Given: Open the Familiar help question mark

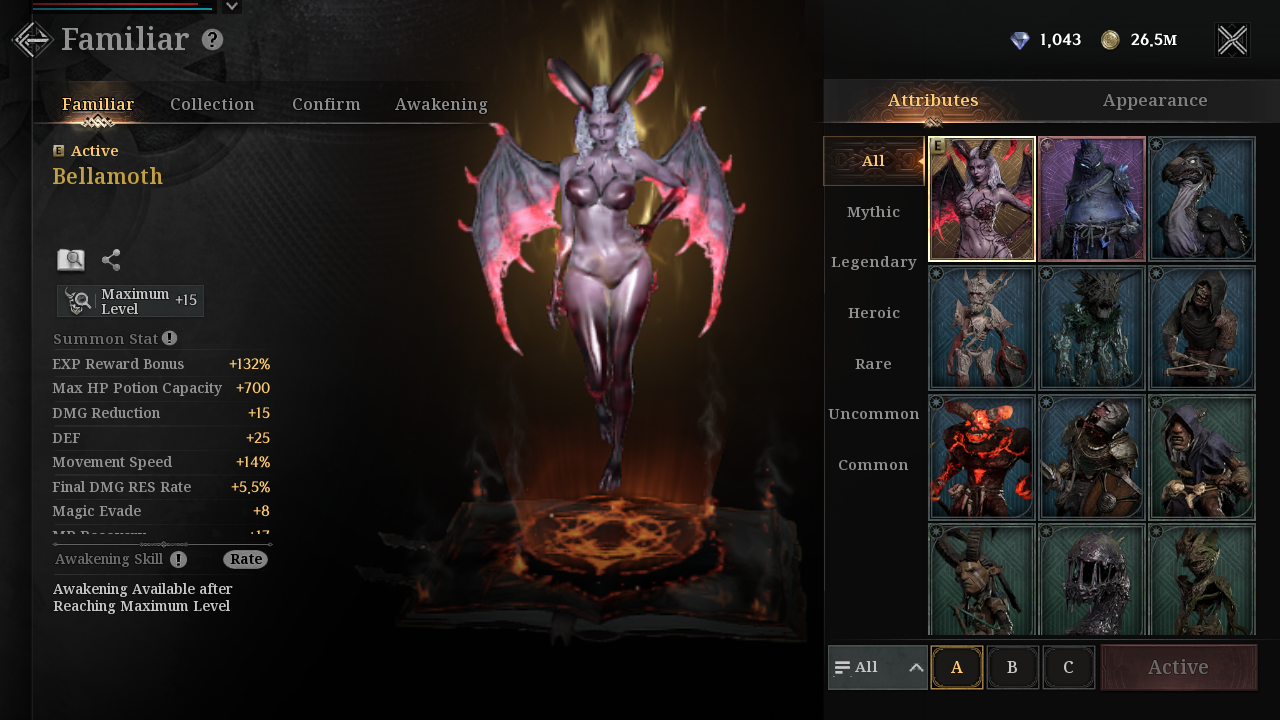Looking at the screenshot, I should 212,40.
